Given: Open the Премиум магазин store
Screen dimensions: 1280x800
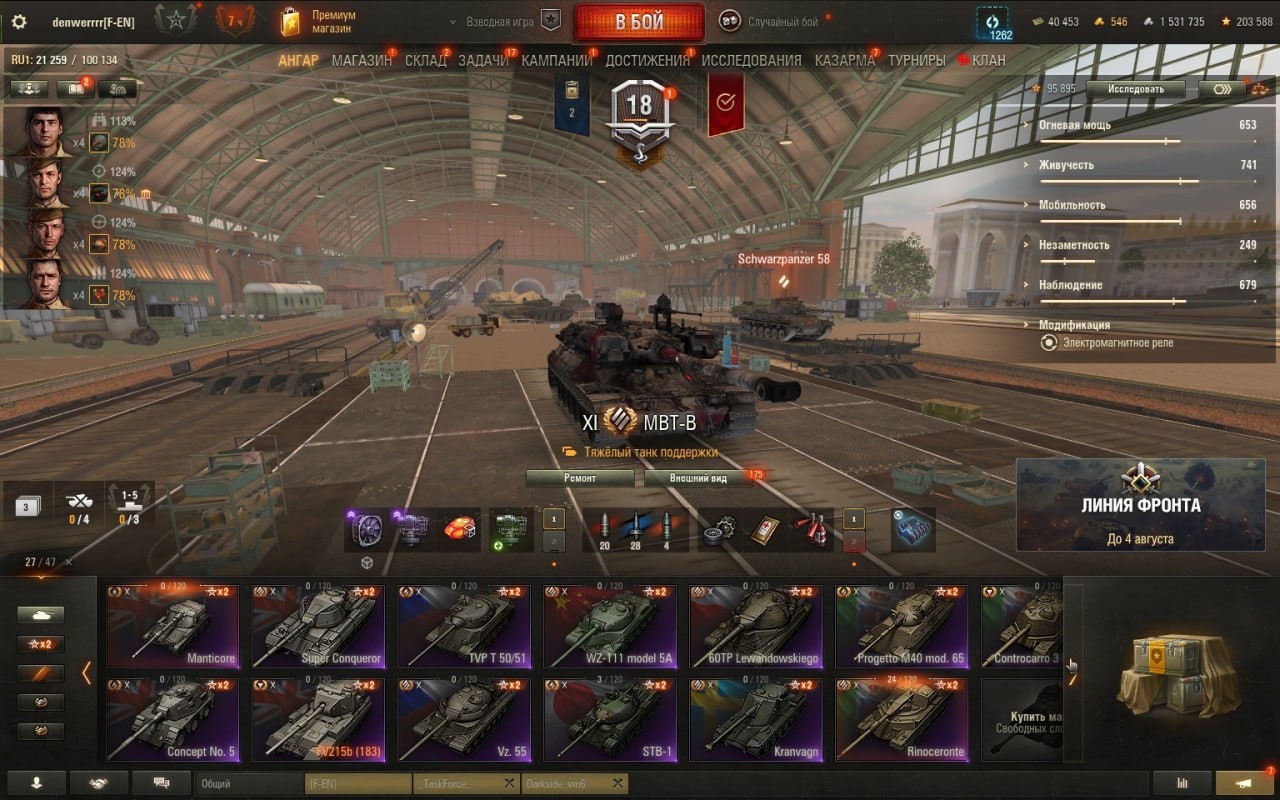Looking at the screenshot, I should pyautogui.click(x=320, y=22).
